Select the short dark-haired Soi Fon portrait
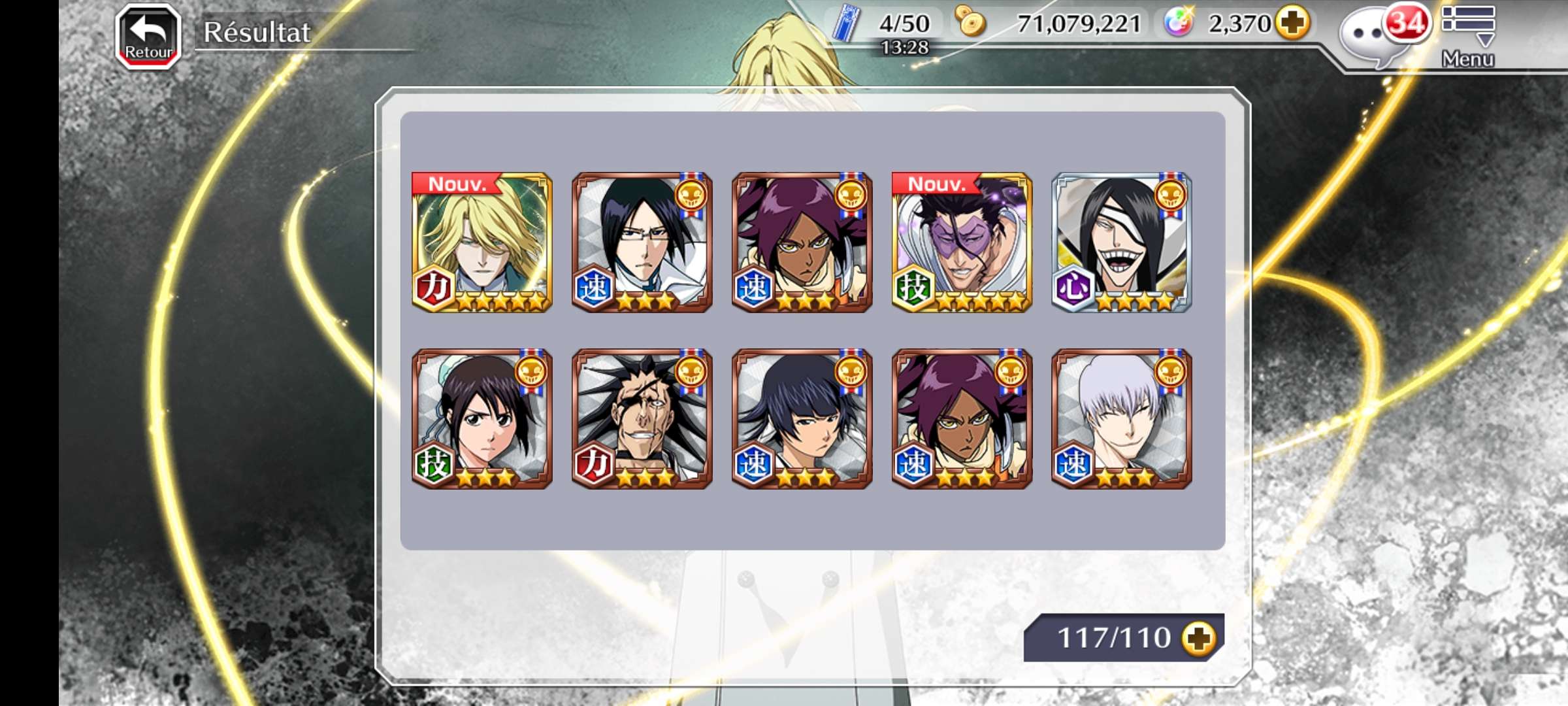This screenshot has width=1568, height=706. point(802,419)
